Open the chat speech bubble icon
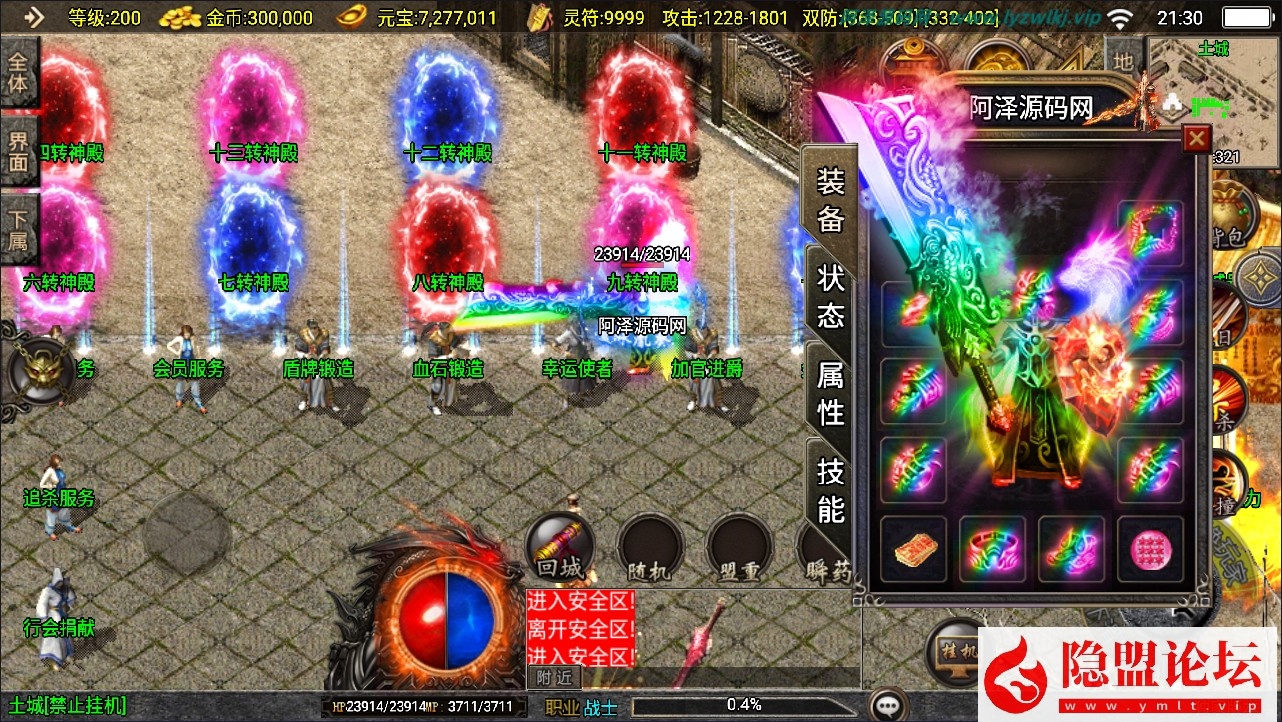 (x=888, y=705)
